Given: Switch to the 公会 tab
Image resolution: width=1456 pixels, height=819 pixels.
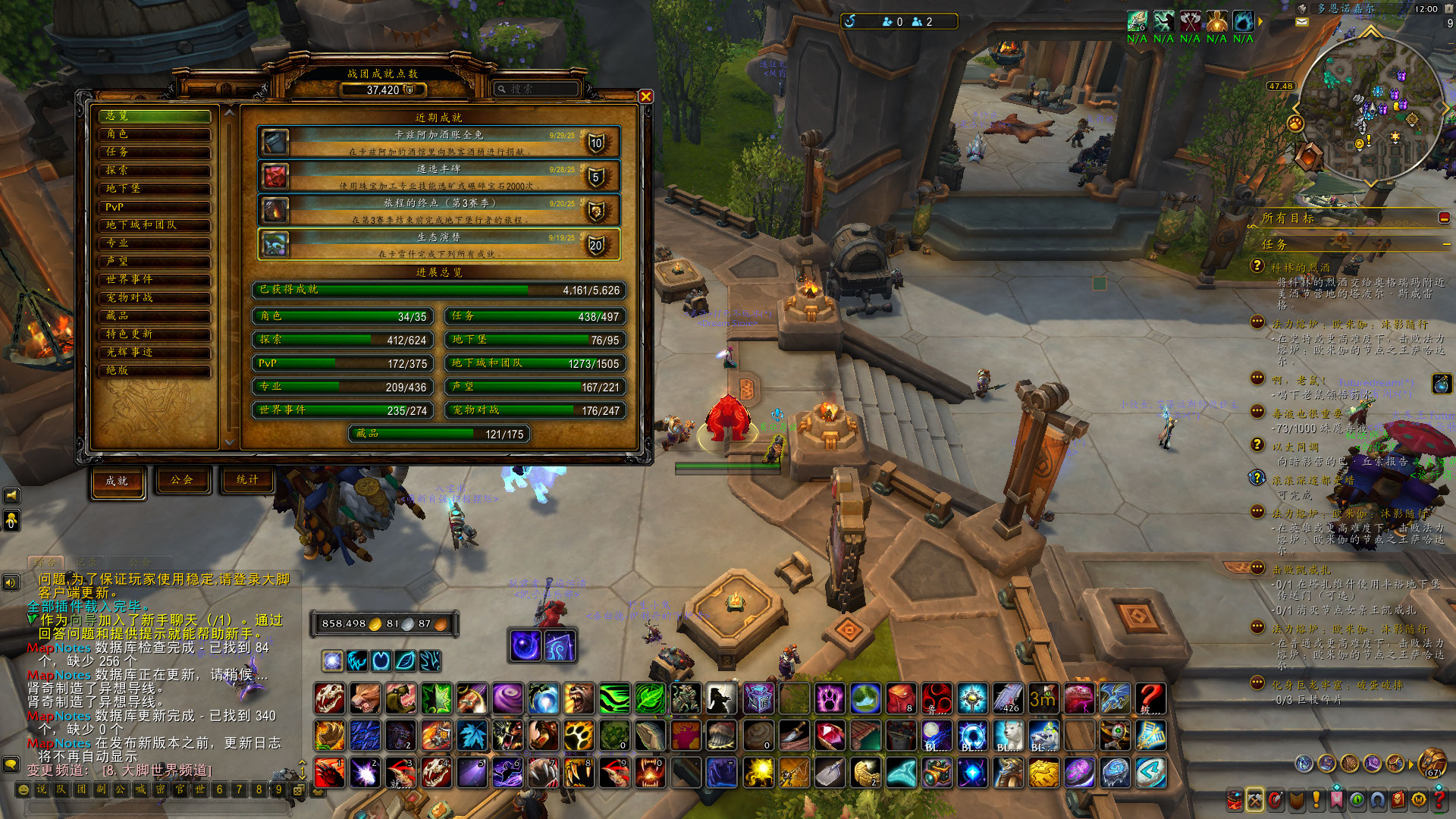Looking at the screenshot, I should (182, 480).
